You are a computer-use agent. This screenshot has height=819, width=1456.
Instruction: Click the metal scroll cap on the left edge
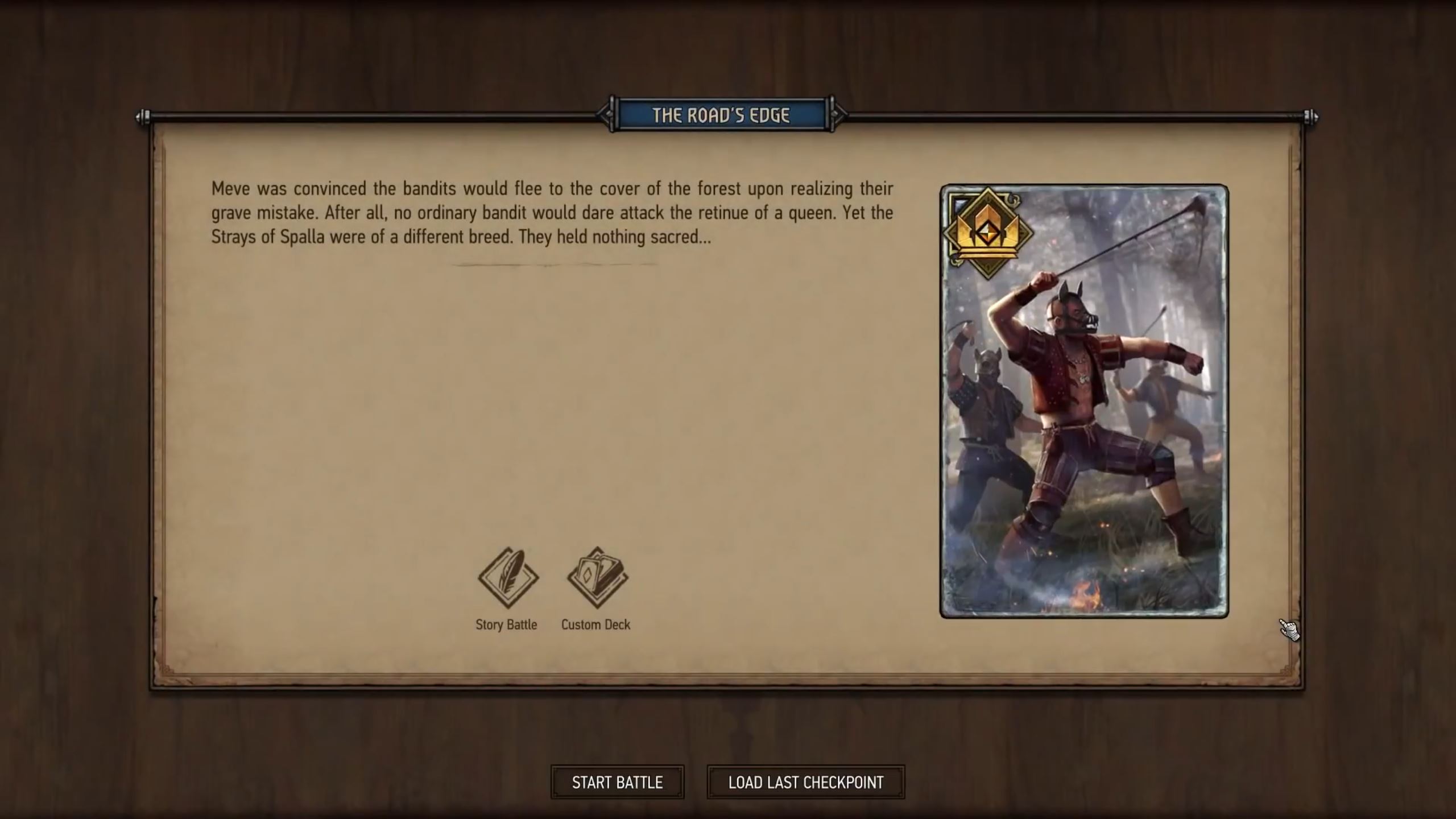click(147, 118)
